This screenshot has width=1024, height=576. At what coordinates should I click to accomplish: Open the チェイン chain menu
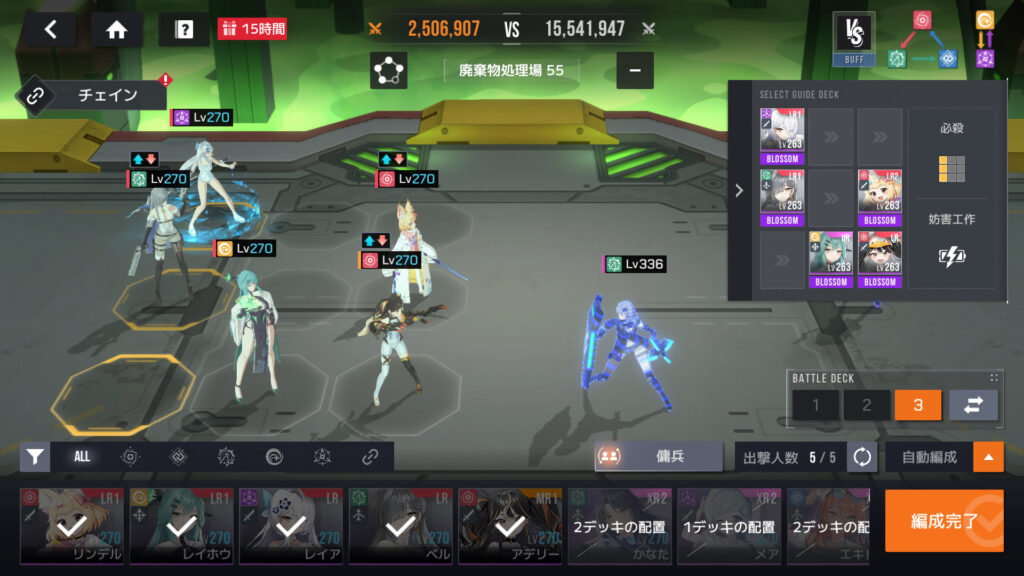pyautogui.click(x=91, y=96)
